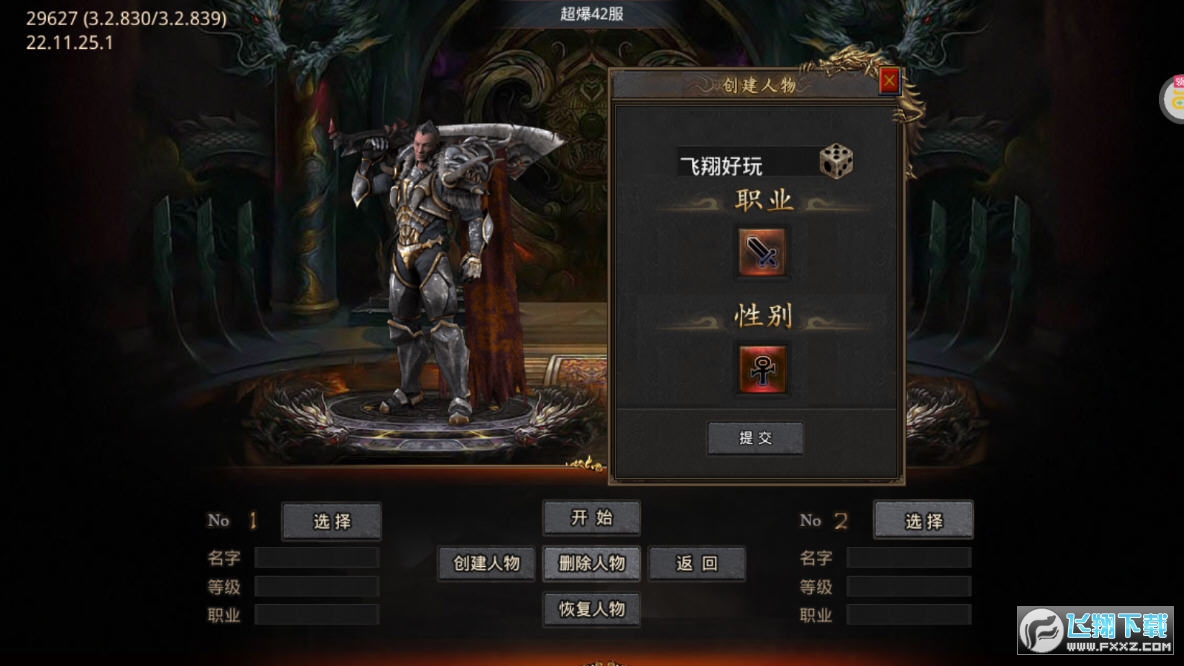Choose character slot No 1 with 选择

coord(332,521)
